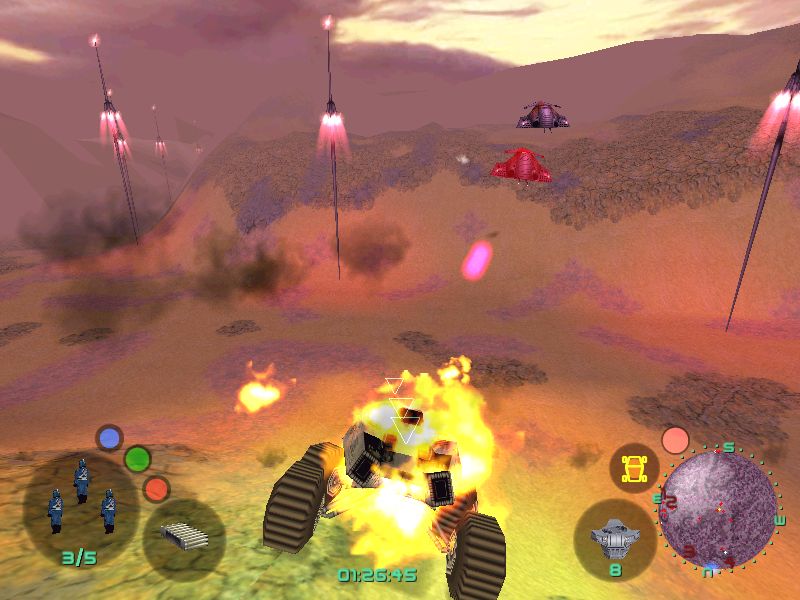Viewport: 800px width, 600px height.
Task: Click the blue circle indicator
Action: click(x=109, y=438)
